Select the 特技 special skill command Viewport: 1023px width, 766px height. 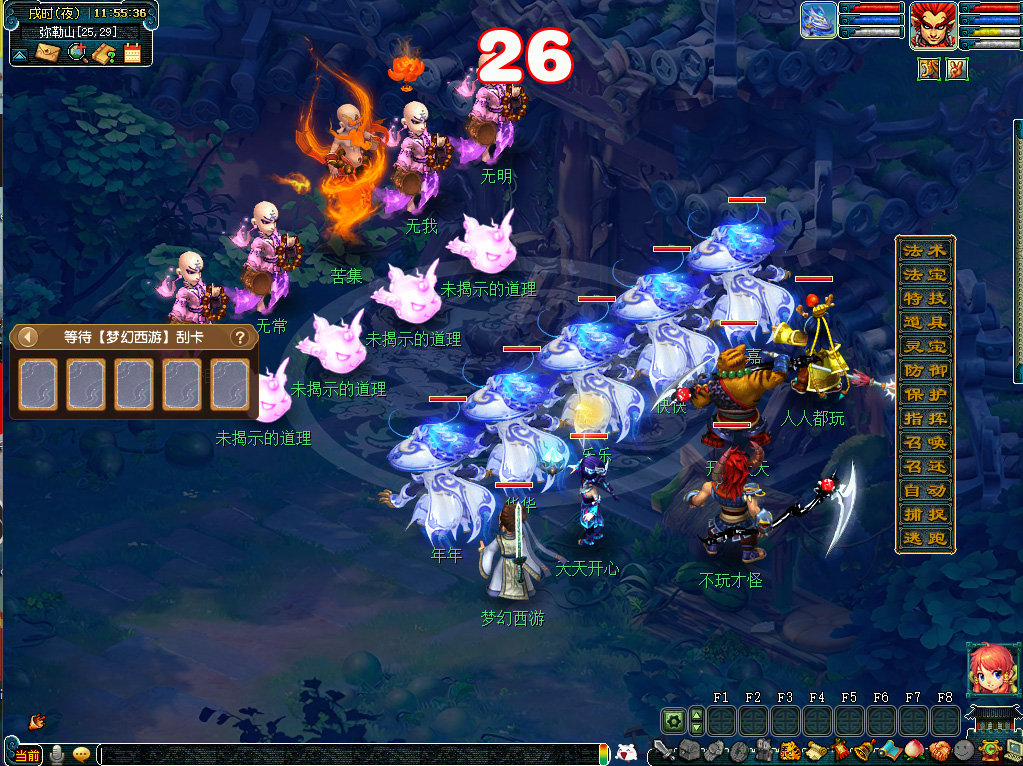coord(924,298)
